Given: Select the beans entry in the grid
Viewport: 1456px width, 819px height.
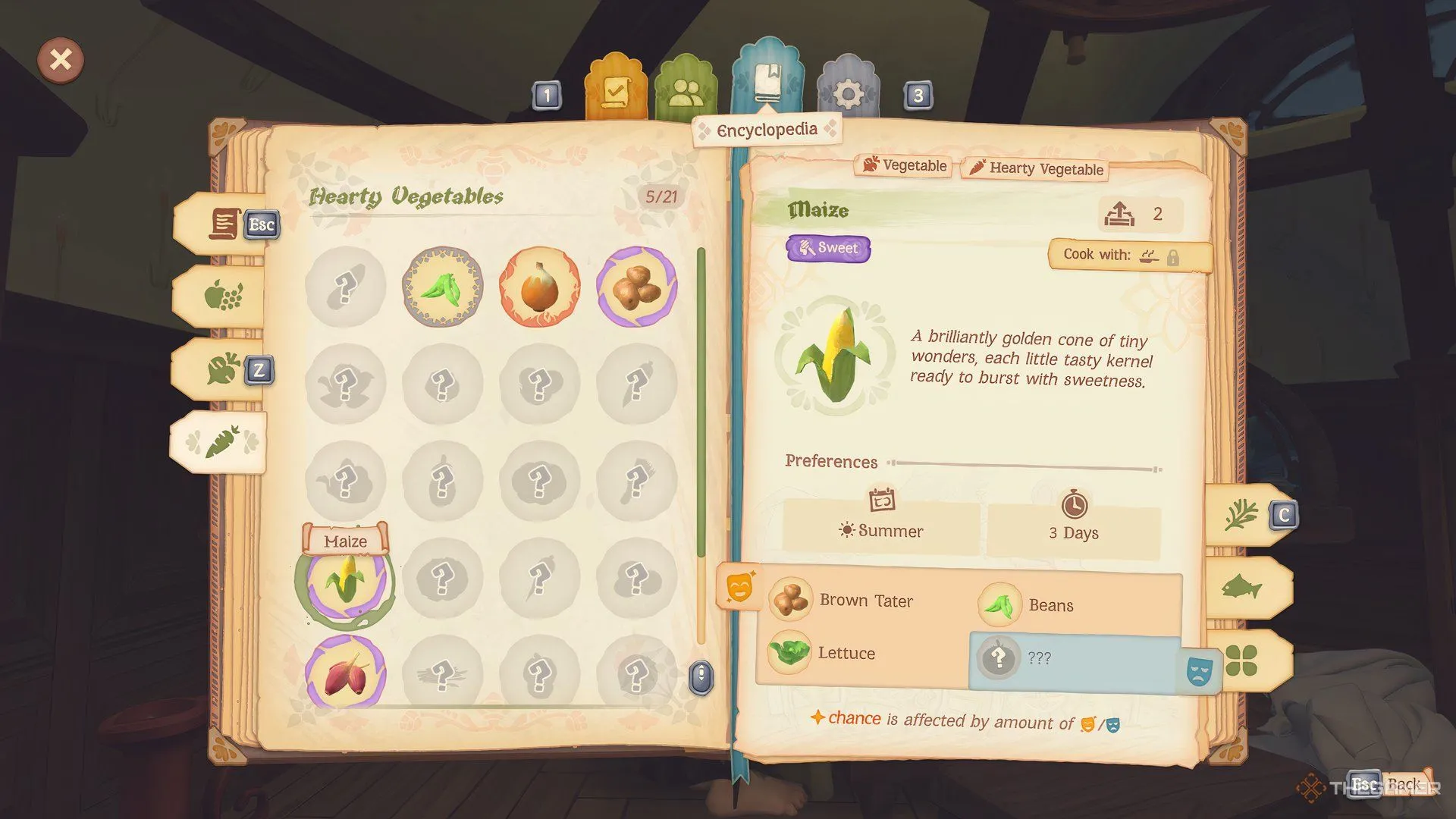Looking at the screenshot, I should 442,287.
